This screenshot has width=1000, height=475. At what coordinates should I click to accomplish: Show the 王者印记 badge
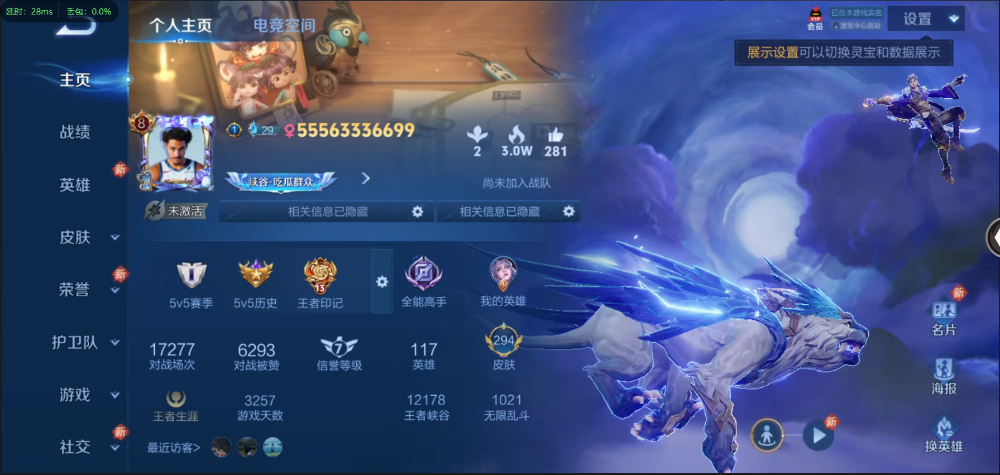coord(320,282)
